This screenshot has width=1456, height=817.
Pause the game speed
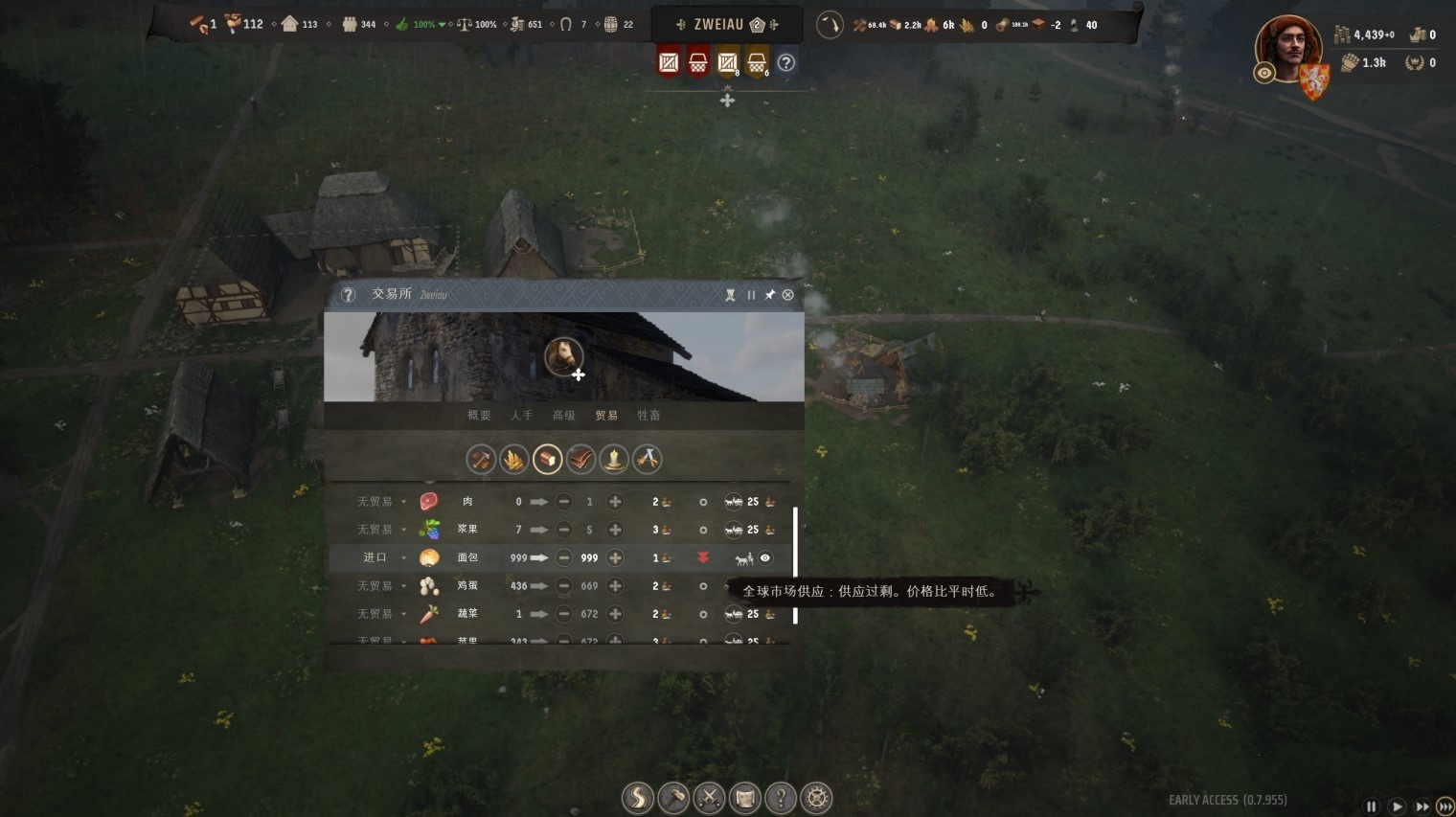(1371, 806)
